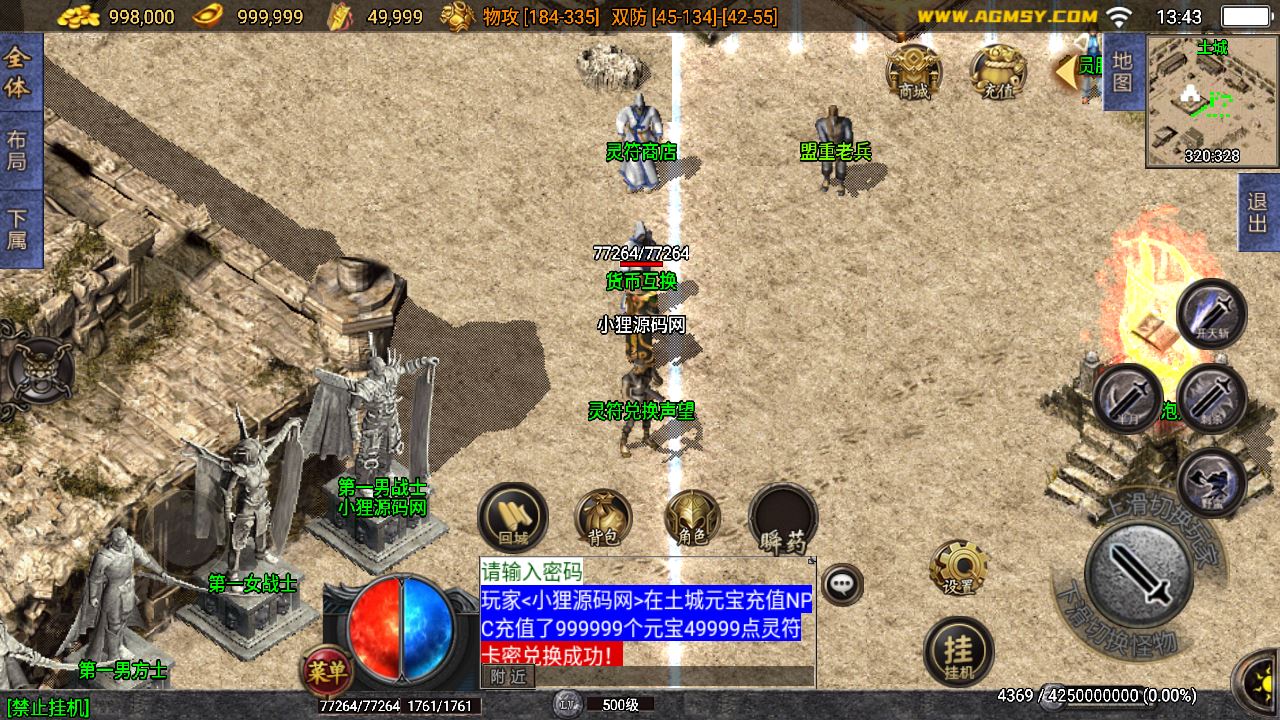
Task: Click the 地图 map tab
Action: coord(1122,71)
